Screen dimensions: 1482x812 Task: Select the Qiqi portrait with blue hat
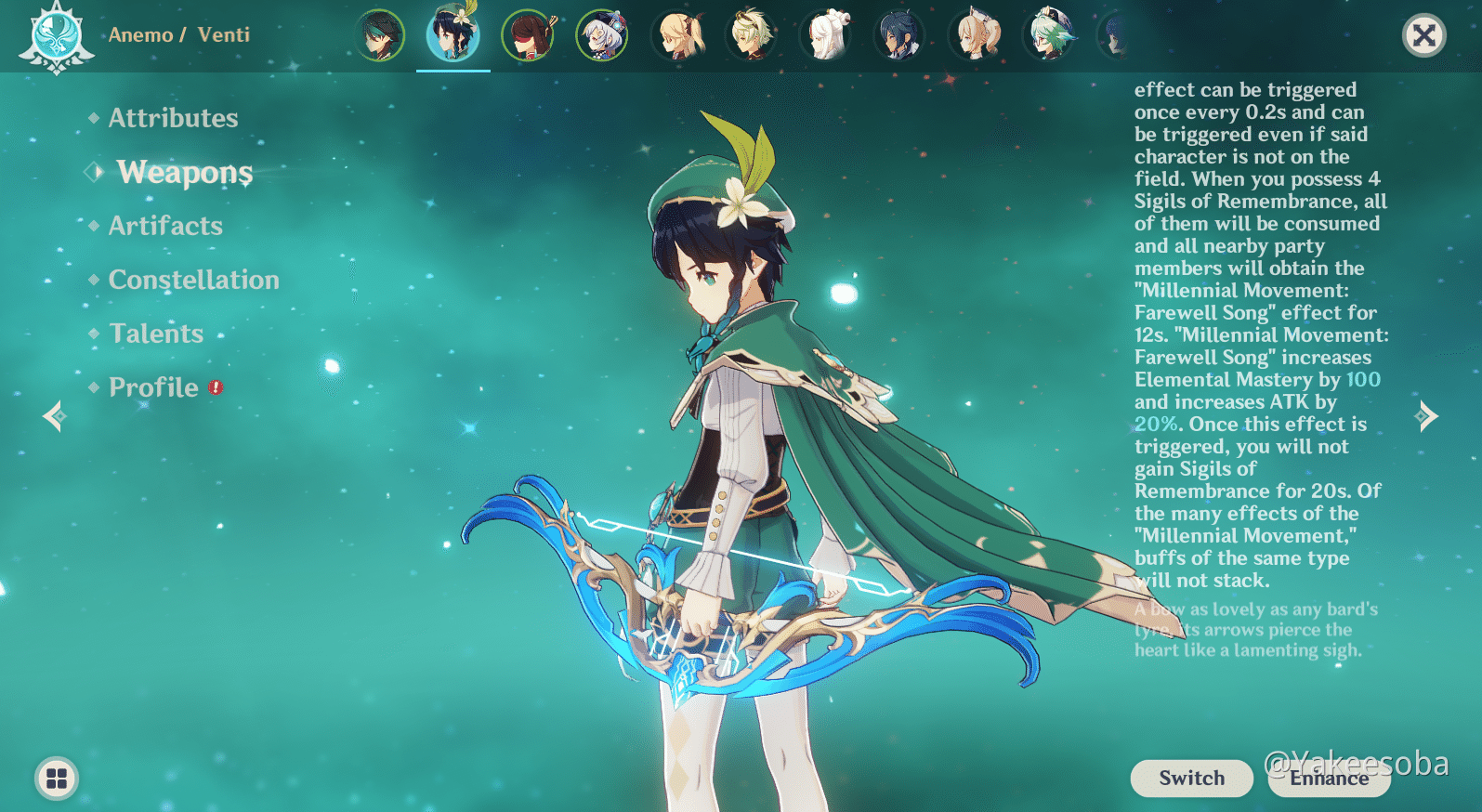pyautogui.click(x=602, y=35)
